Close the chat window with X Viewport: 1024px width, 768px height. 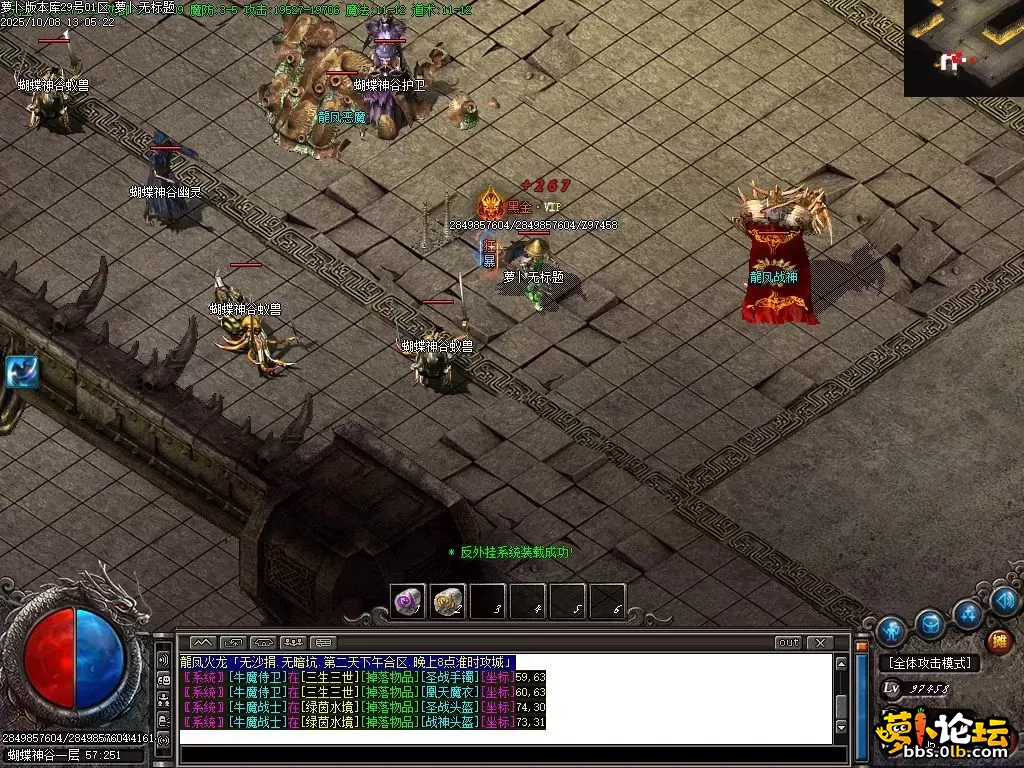coord(819,642)
